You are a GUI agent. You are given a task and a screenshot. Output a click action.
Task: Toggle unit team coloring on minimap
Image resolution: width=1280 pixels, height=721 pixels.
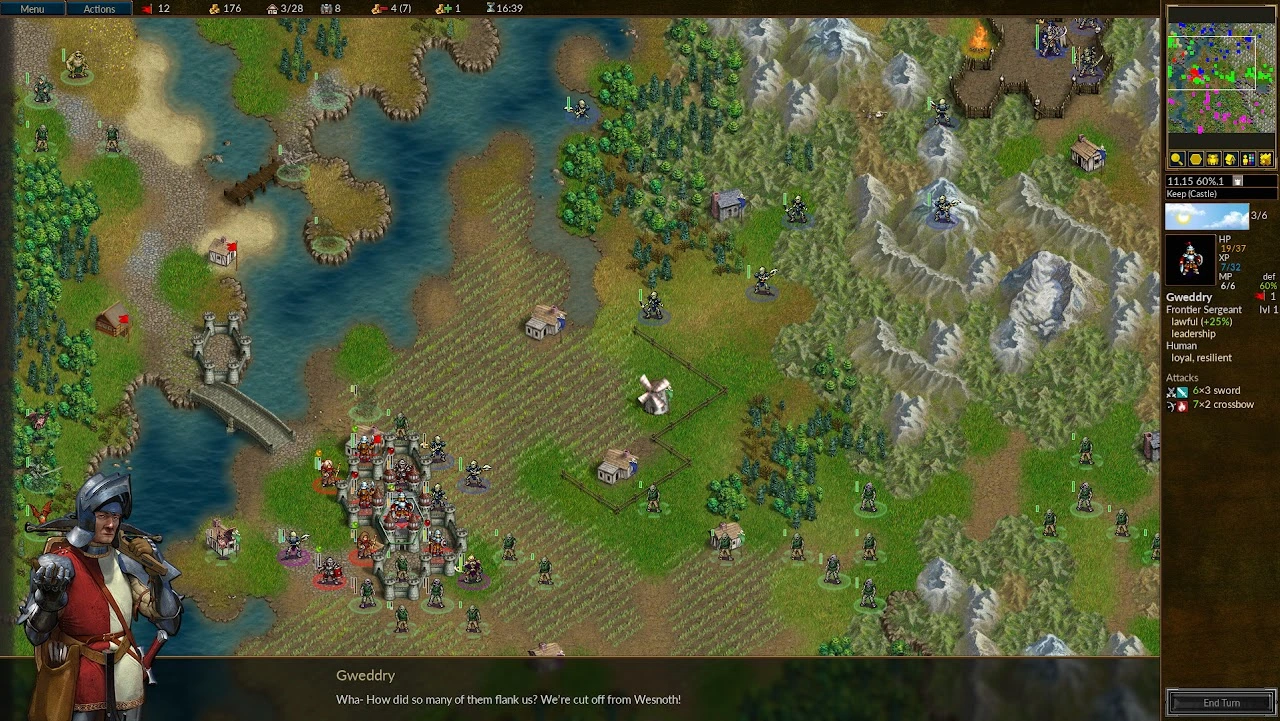(x=1249, y=159)
